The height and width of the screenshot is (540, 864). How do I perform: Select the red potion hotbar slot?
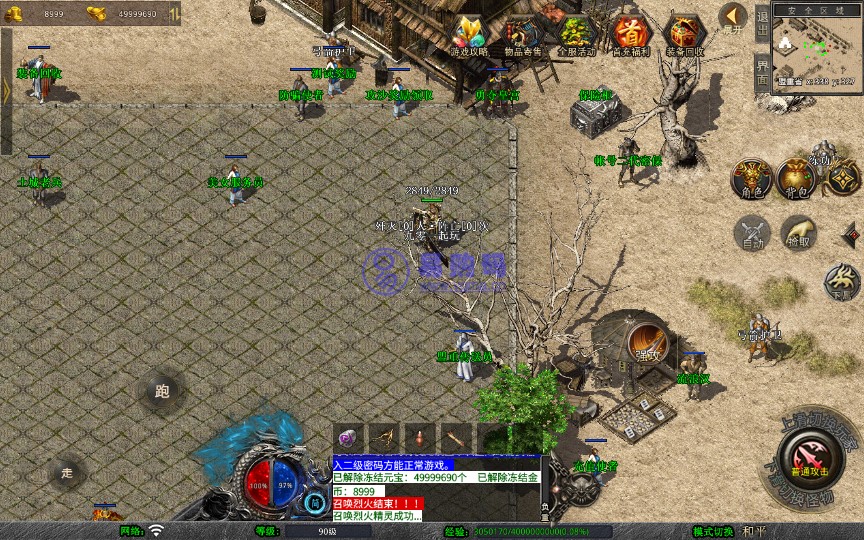[419, 438]
